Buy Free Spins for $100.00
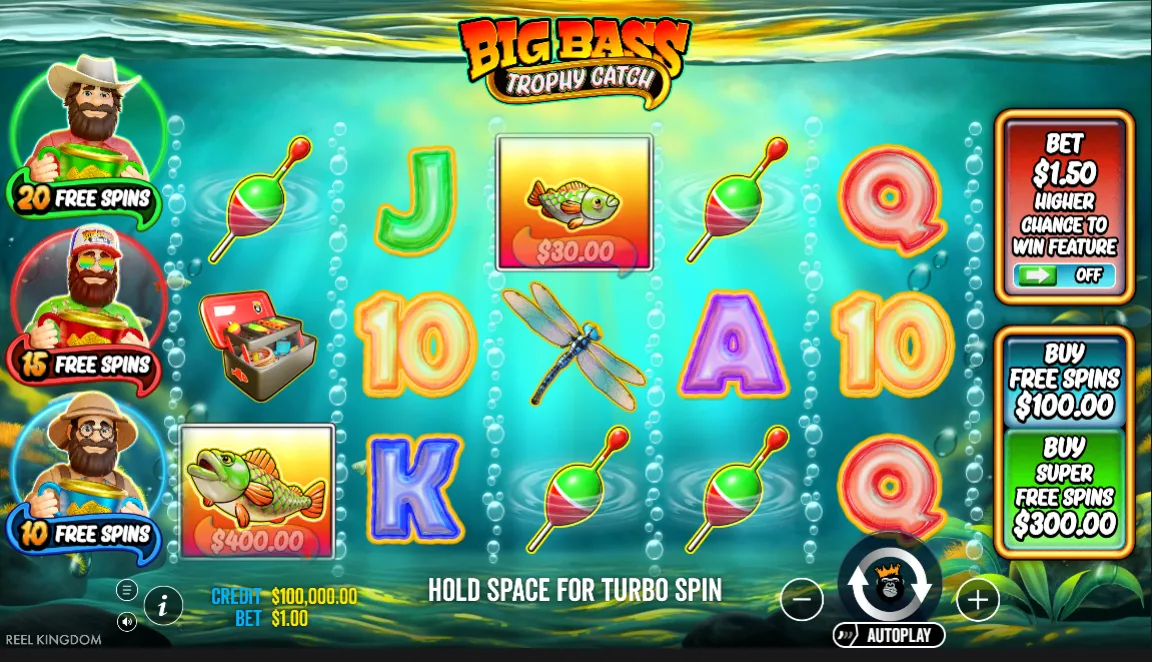Image resolution: width=1152 pixels, height=662 pixels. coord(1064,380)
